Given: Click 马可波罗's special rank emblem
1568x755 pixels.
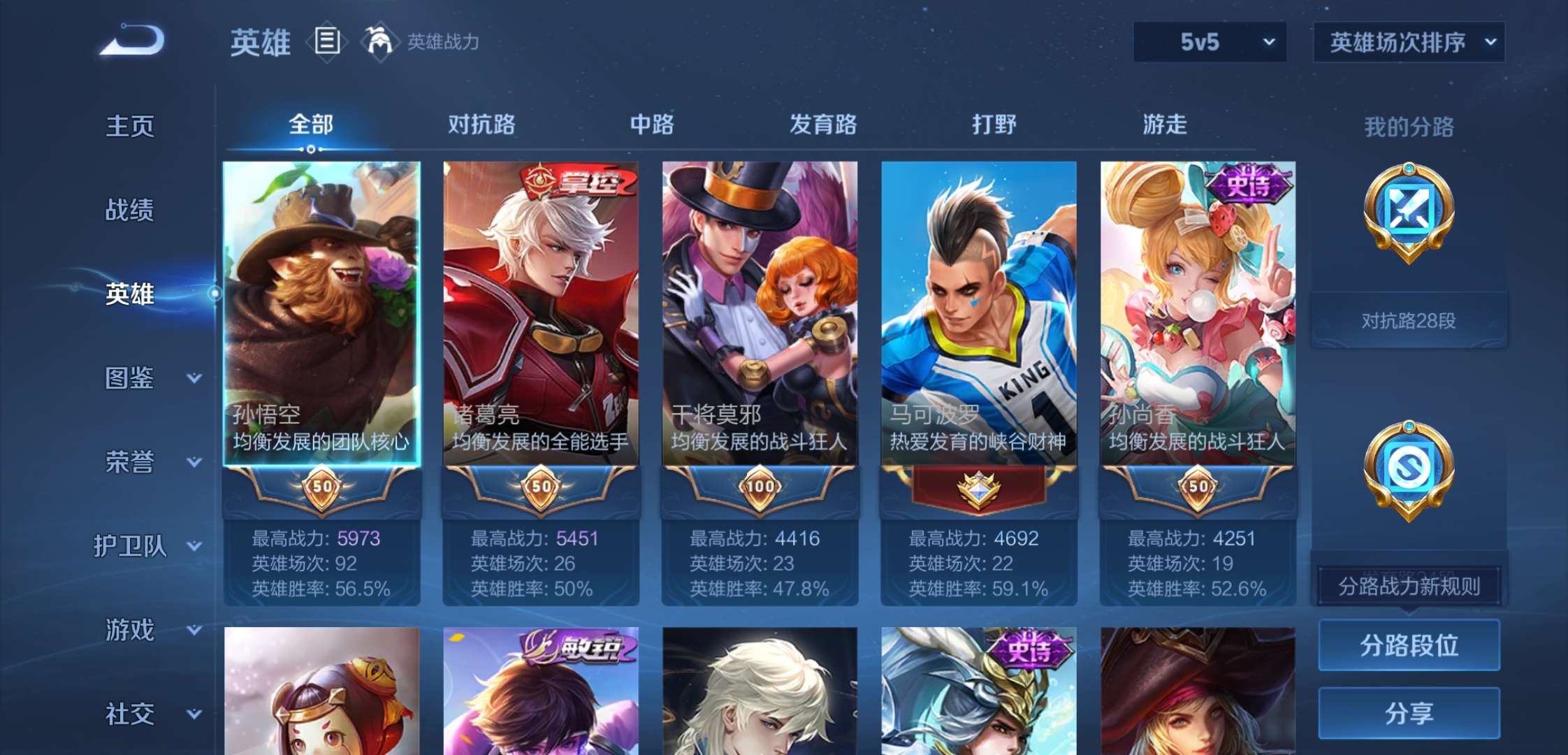Looking at the screenshot, I should (x=978, y=489).
